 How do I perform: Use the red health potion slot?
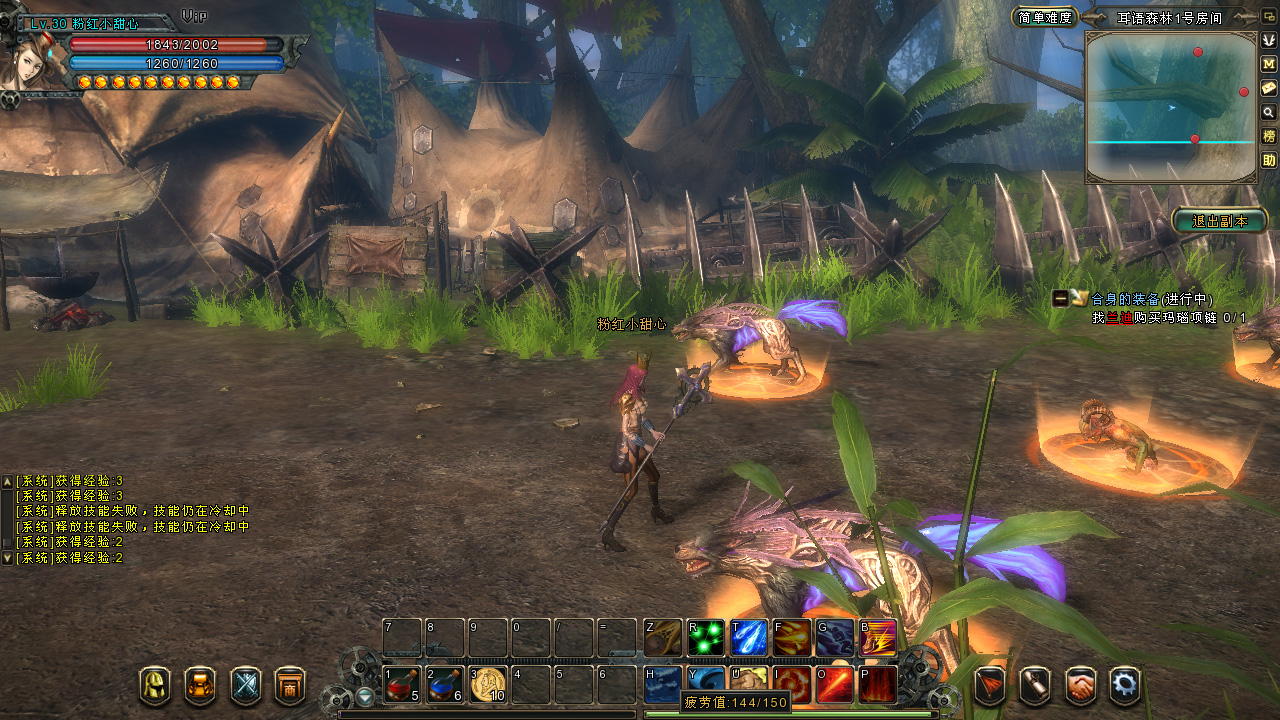[x=402, y=685]
